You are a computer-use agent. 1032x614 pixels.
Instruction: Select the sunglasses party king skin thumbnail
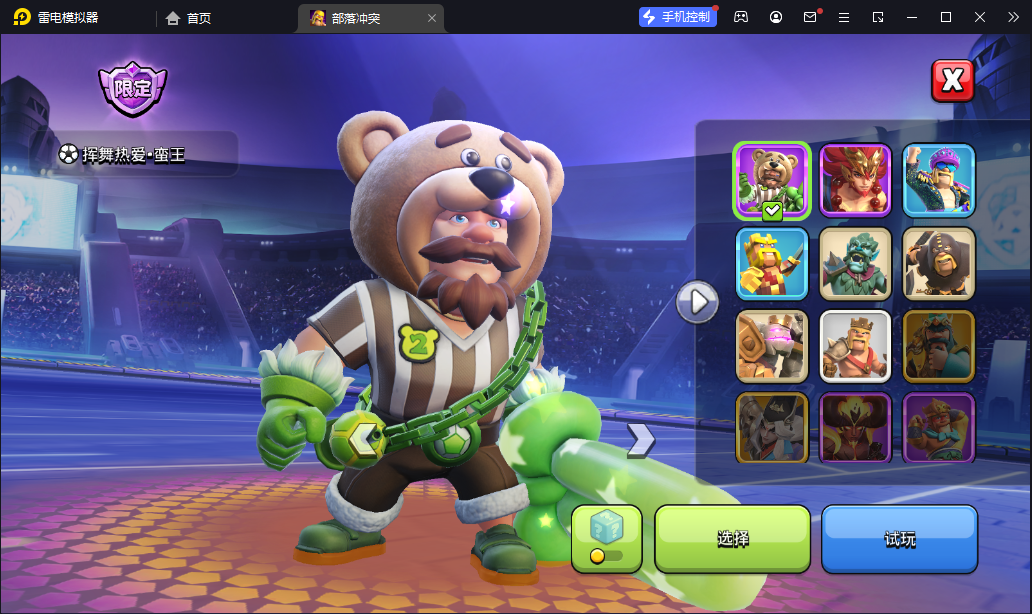pyautogui.click(x=938, y=180)
